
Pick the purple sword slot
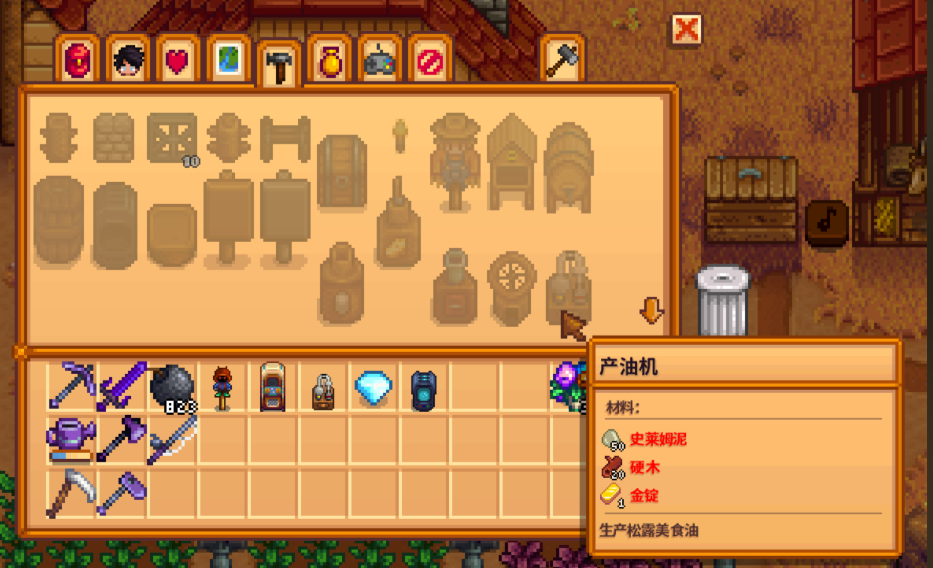pos(122,385)
